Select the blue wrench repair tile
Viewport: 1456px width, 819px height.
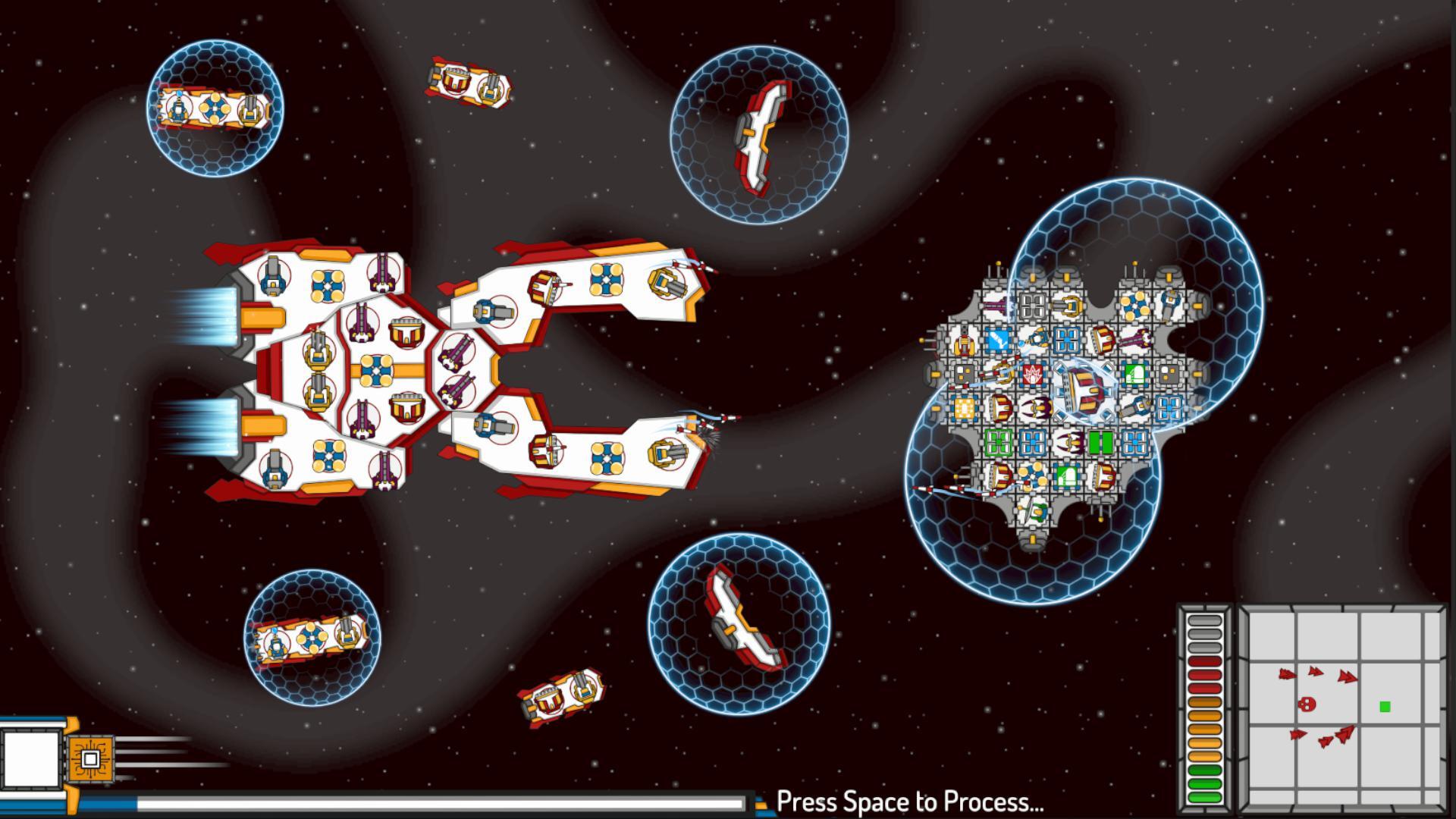pyautogui.click(x=998, y=340)
